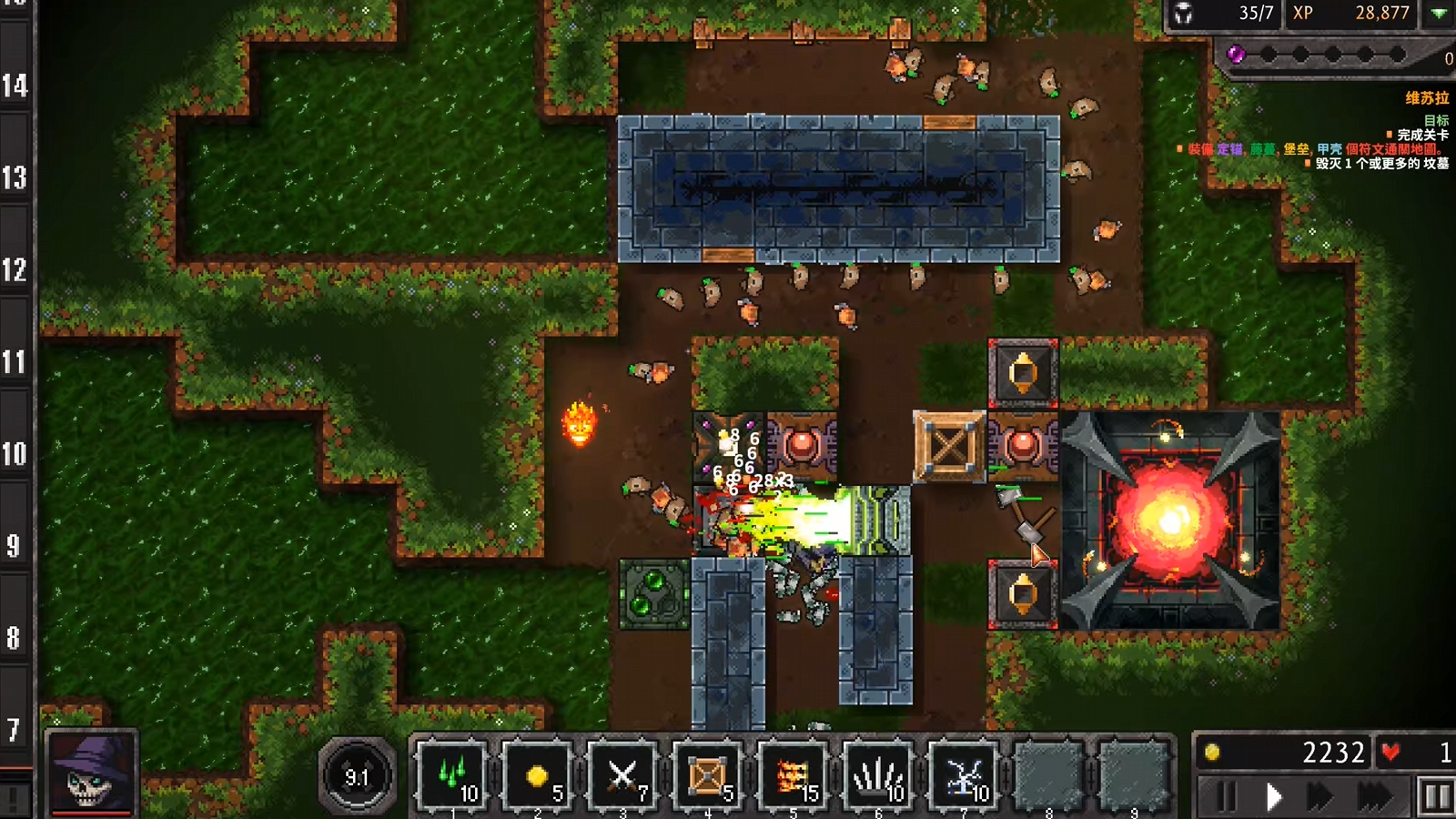Set game speed to triple fast-forward
The width and height of the screenshot is (1456, 819).
(x=1374, y=798)
